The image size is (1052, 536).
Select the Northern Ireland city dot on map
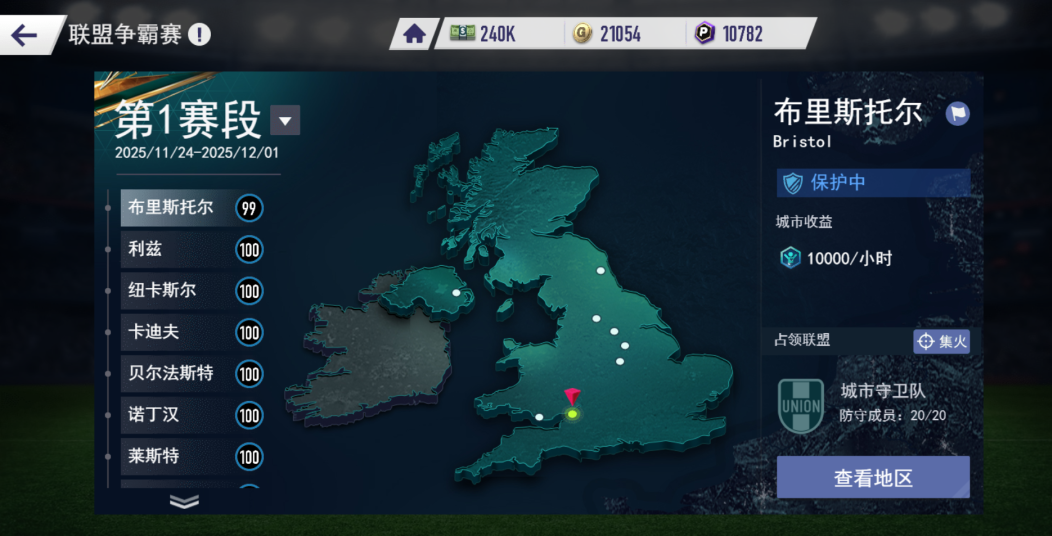(x=456, y=294)
